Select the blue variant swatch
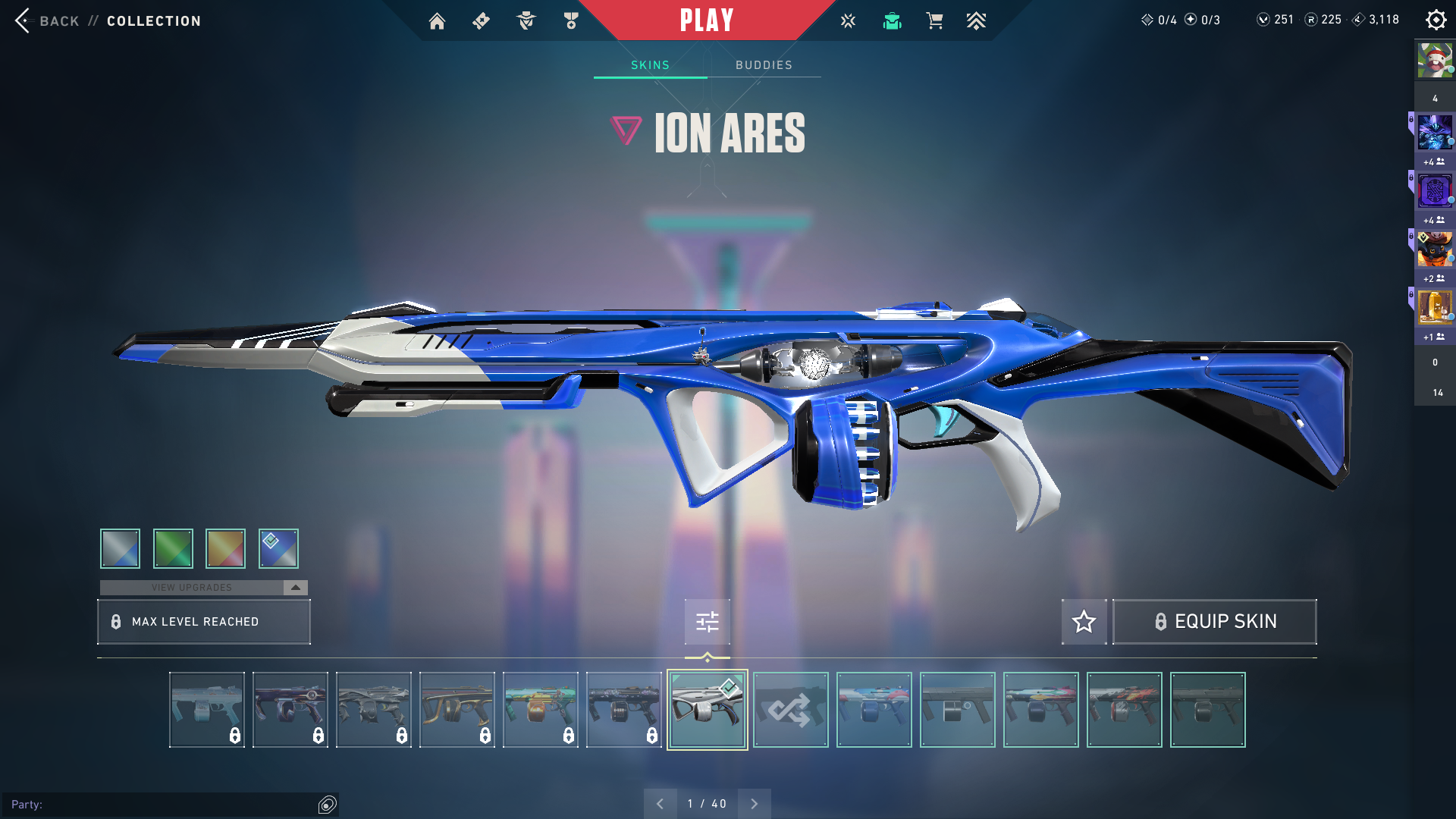This screenshot has height=819, width=1456. 278,548
